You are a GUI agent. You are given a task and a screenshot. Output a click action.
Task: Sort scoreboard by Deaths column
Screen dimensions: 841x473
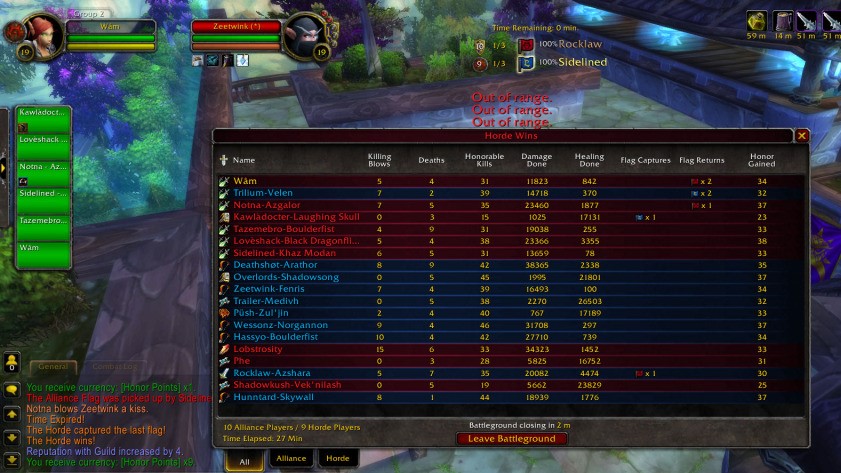431,160
